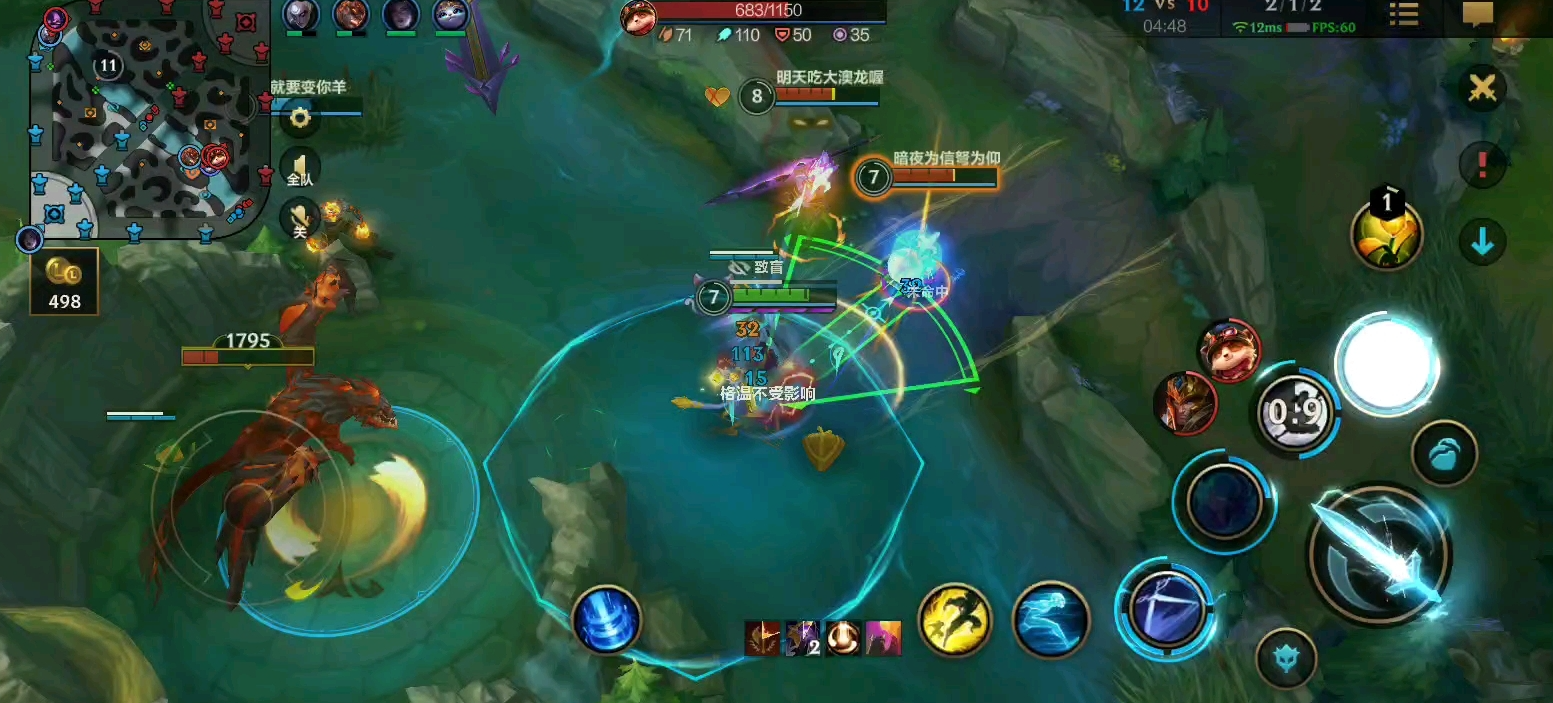Viewport: 1553px width, 703px height.
Task: Select the attack-minions button
Action: coord(1444,453)
